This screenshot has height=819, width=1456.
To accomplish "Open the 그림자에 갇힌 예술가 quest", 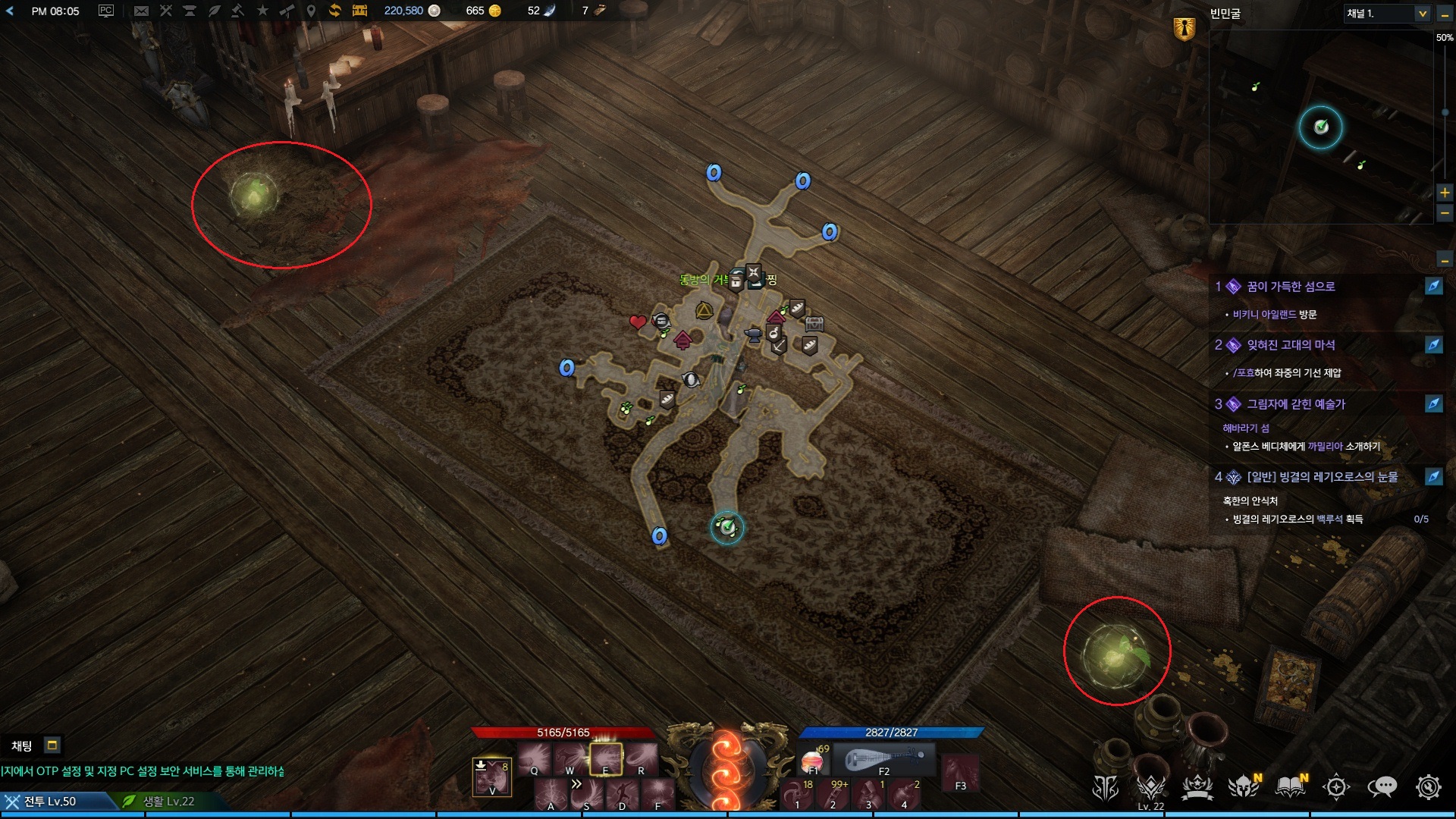I will point(1295,404).
